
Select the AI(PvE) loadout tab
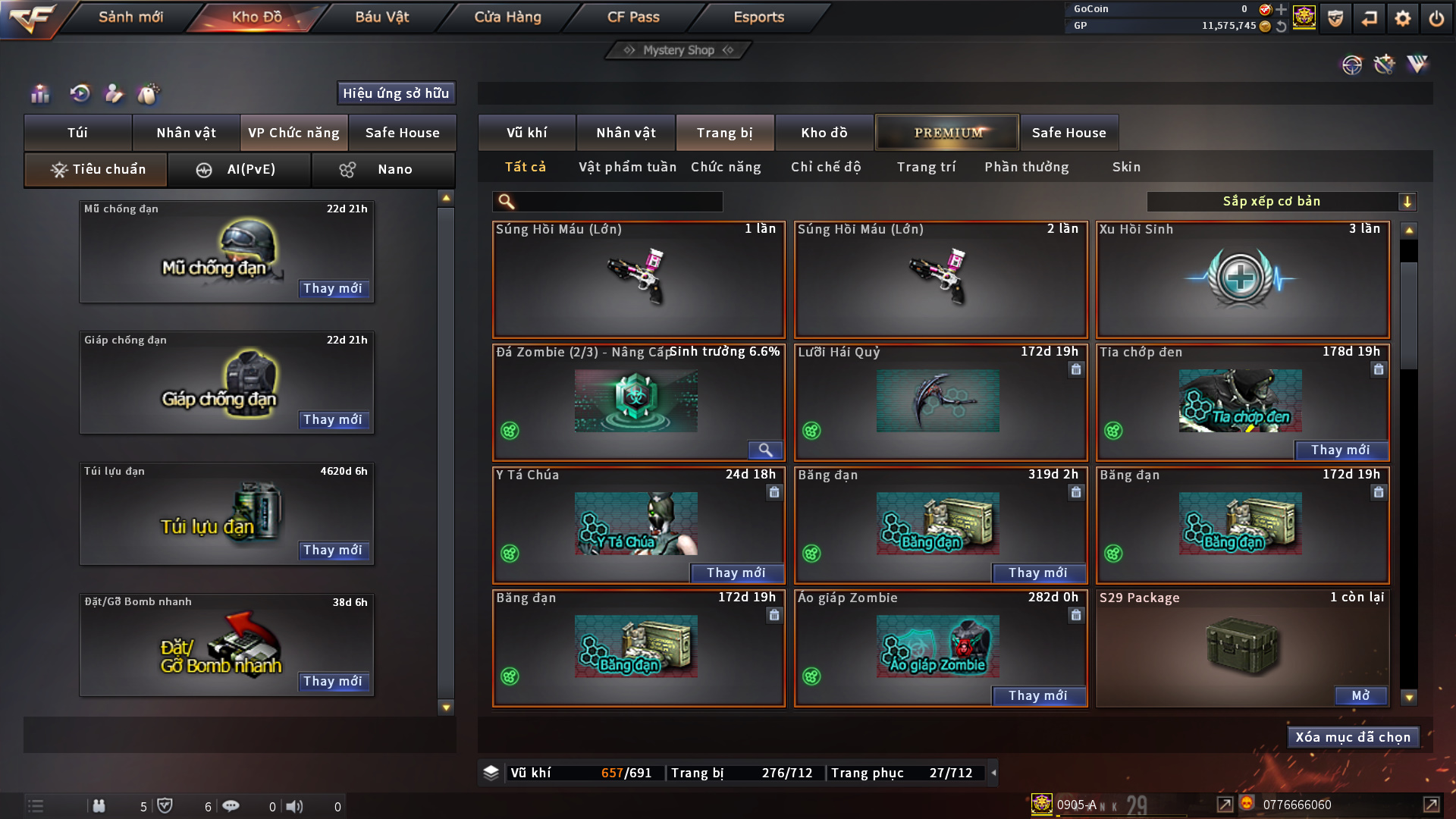[x=239, y=169]
